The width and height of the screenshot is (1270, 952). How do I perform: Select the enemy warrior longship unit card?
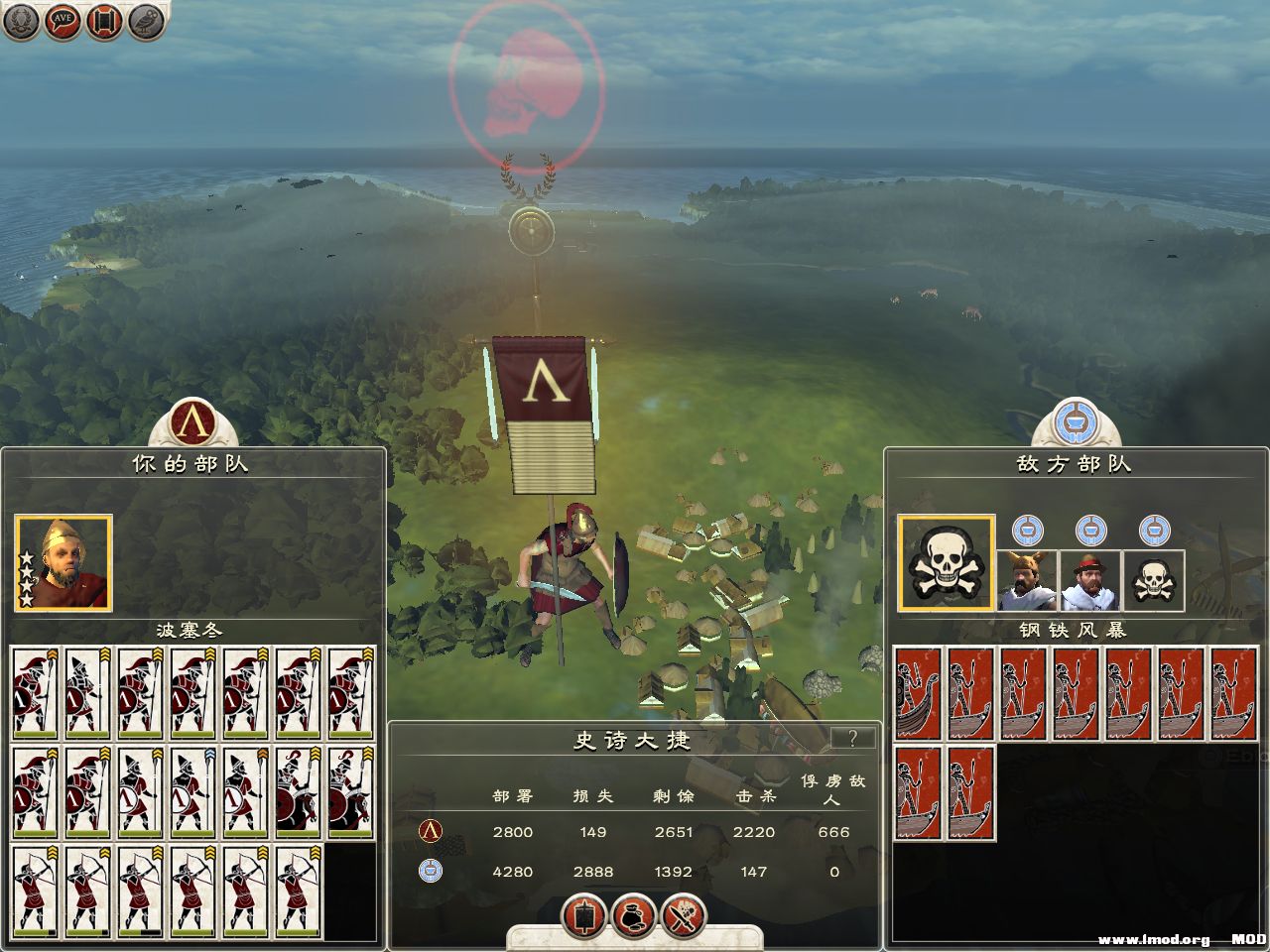[918, 693]
